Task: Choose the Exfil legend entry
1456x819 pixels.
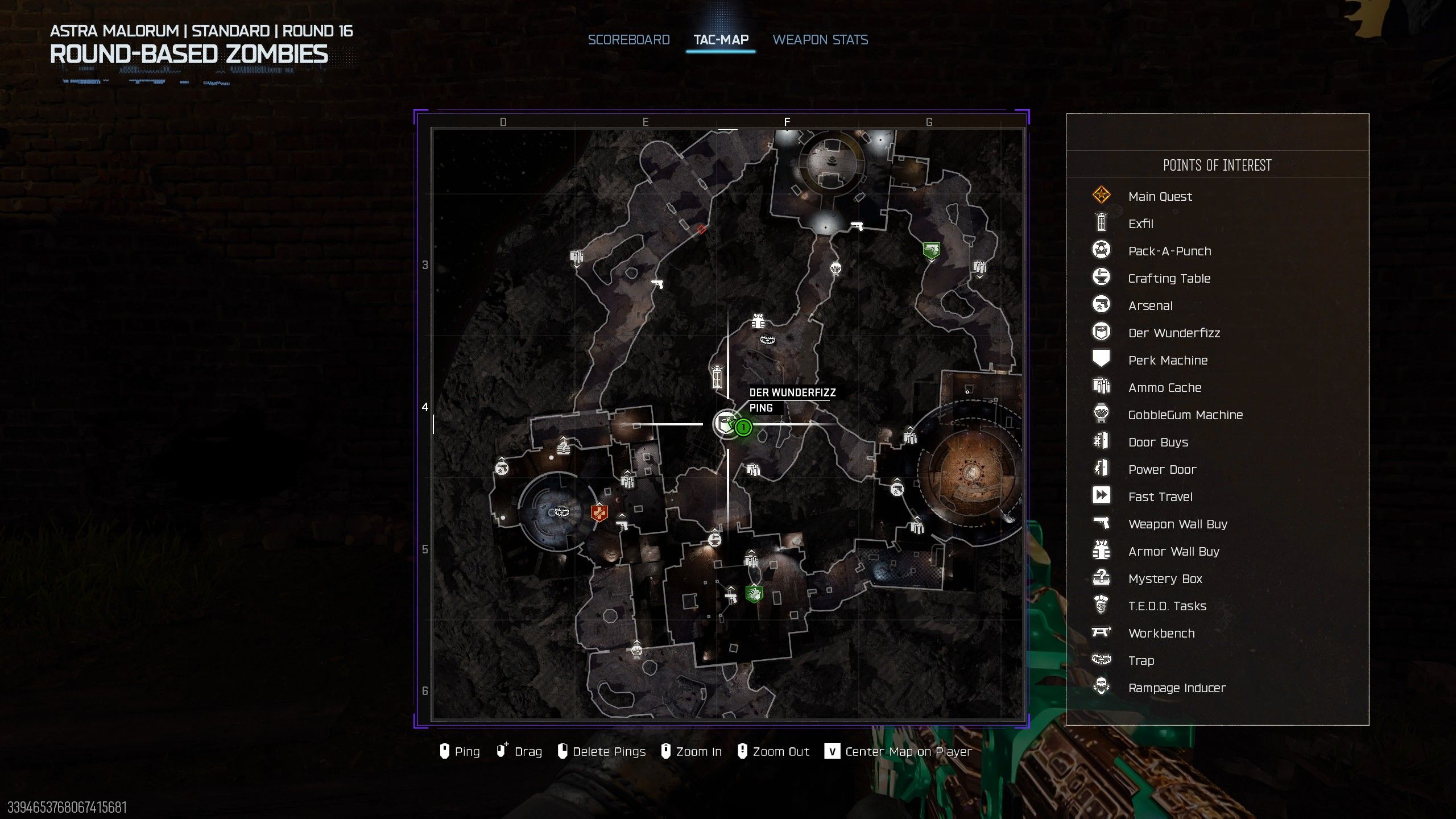Action: pyautogui.click(x=1140, y=224)
